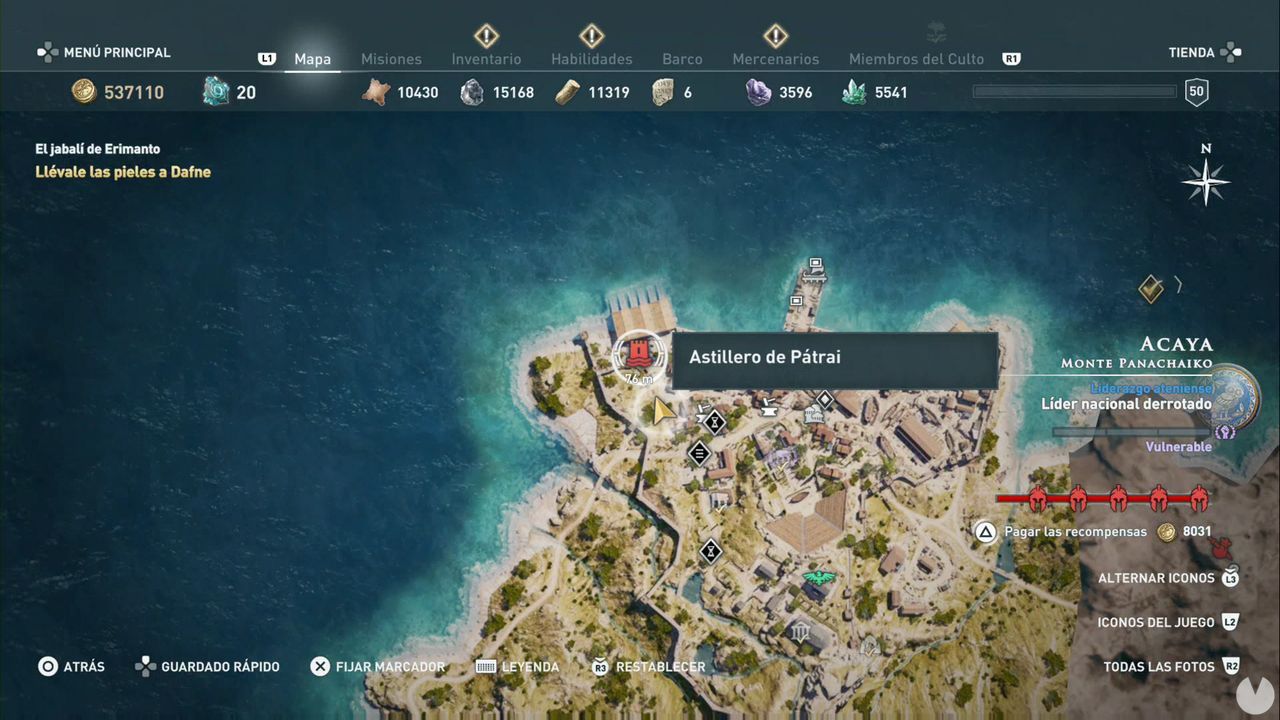The image size is (1280, 720).
Task: Open the white leader house map icon
Action: [814, 413]
